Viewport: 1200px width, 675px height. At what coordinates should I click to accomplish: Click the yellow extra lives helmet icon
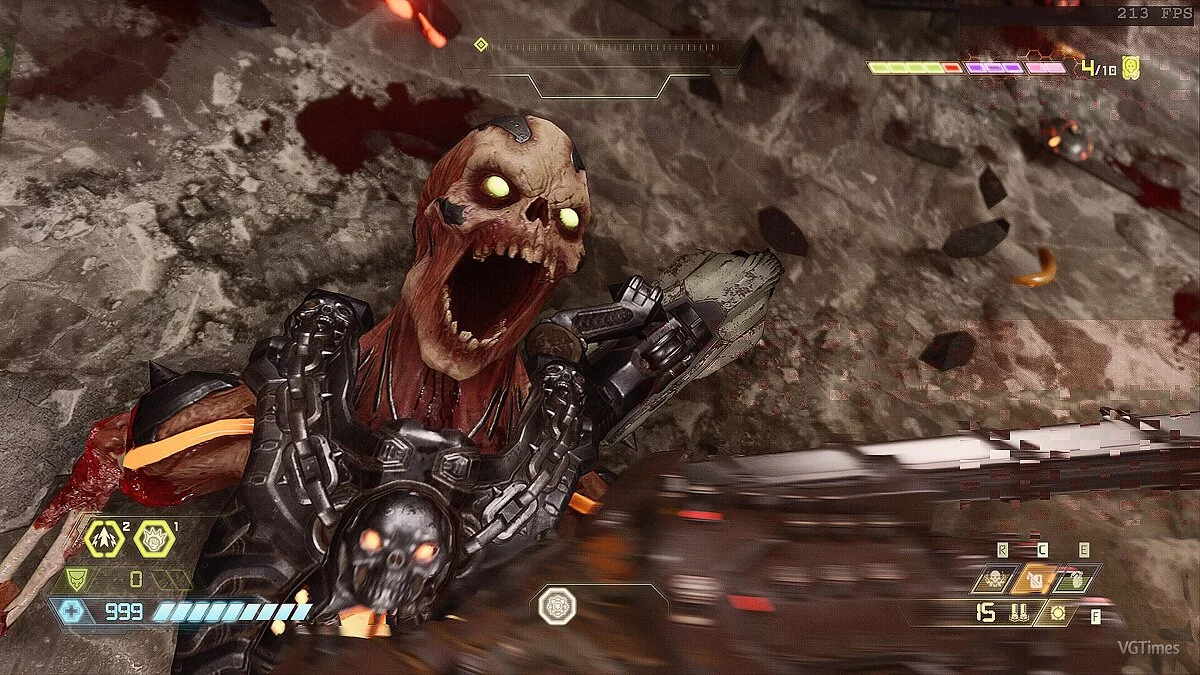[x=1132, y=68]
